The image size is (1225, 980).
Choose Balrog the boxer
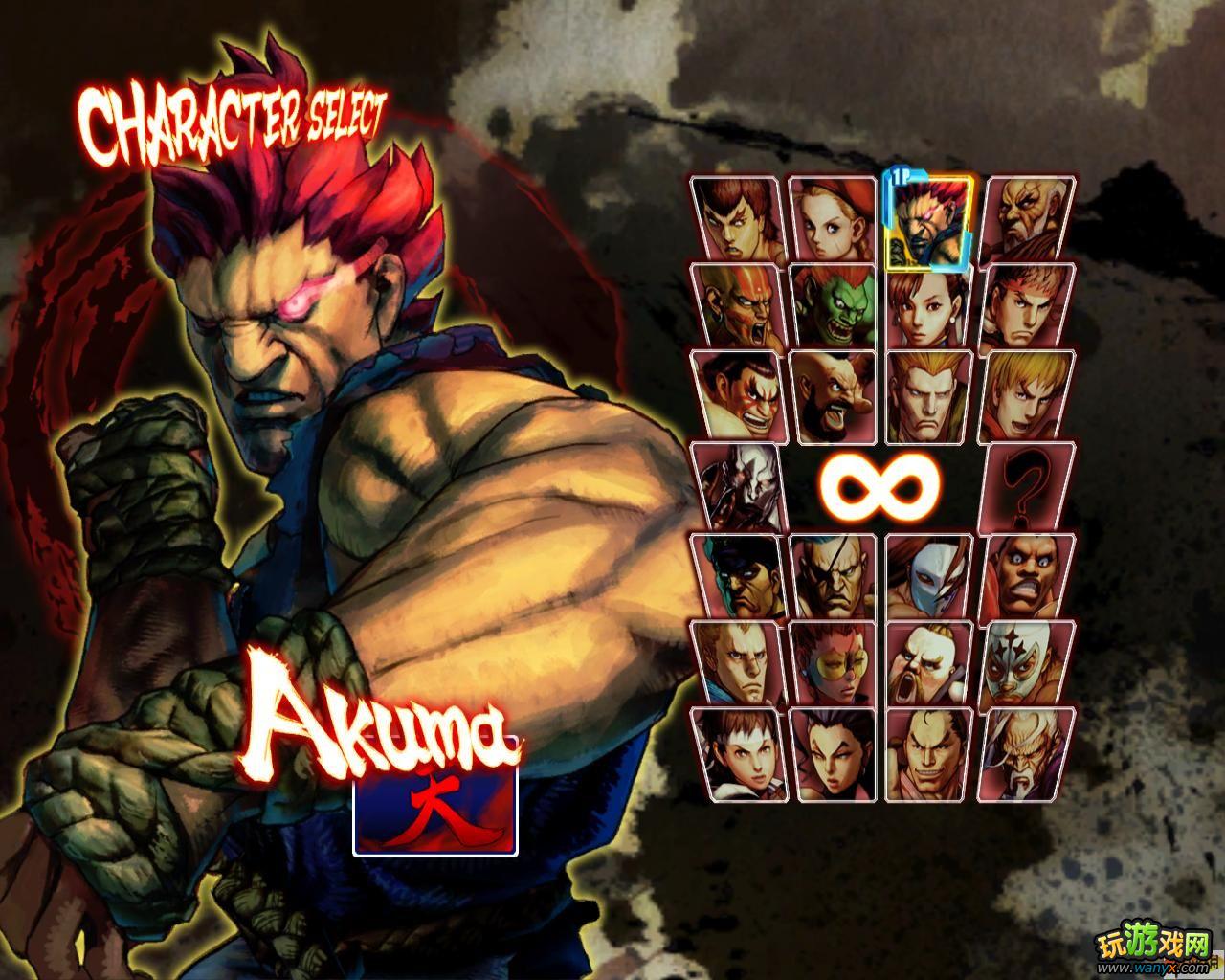pos(1027,576)
